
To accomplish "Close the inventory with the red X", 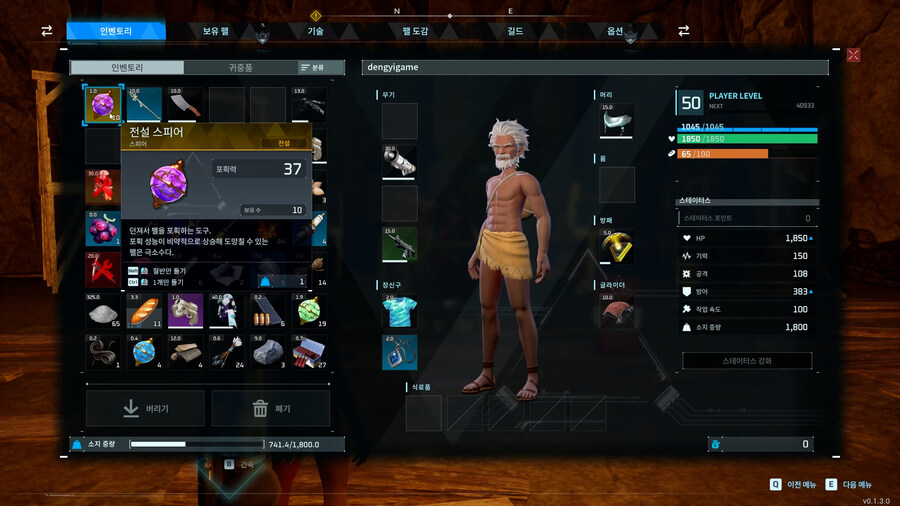I will [853, 55].
